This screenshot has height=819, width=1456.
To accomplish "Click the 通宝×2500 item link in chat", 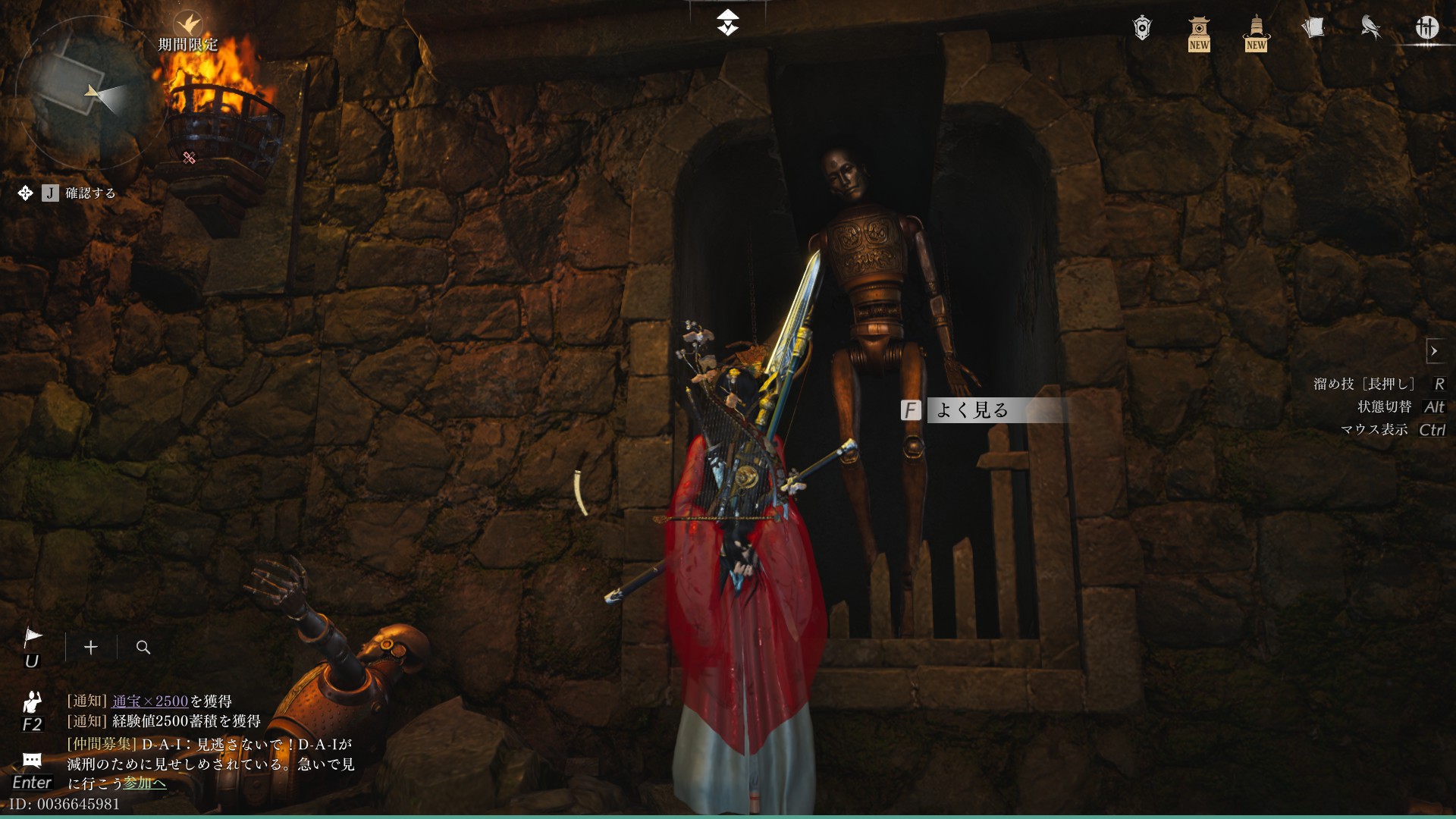I will (150, 701).
